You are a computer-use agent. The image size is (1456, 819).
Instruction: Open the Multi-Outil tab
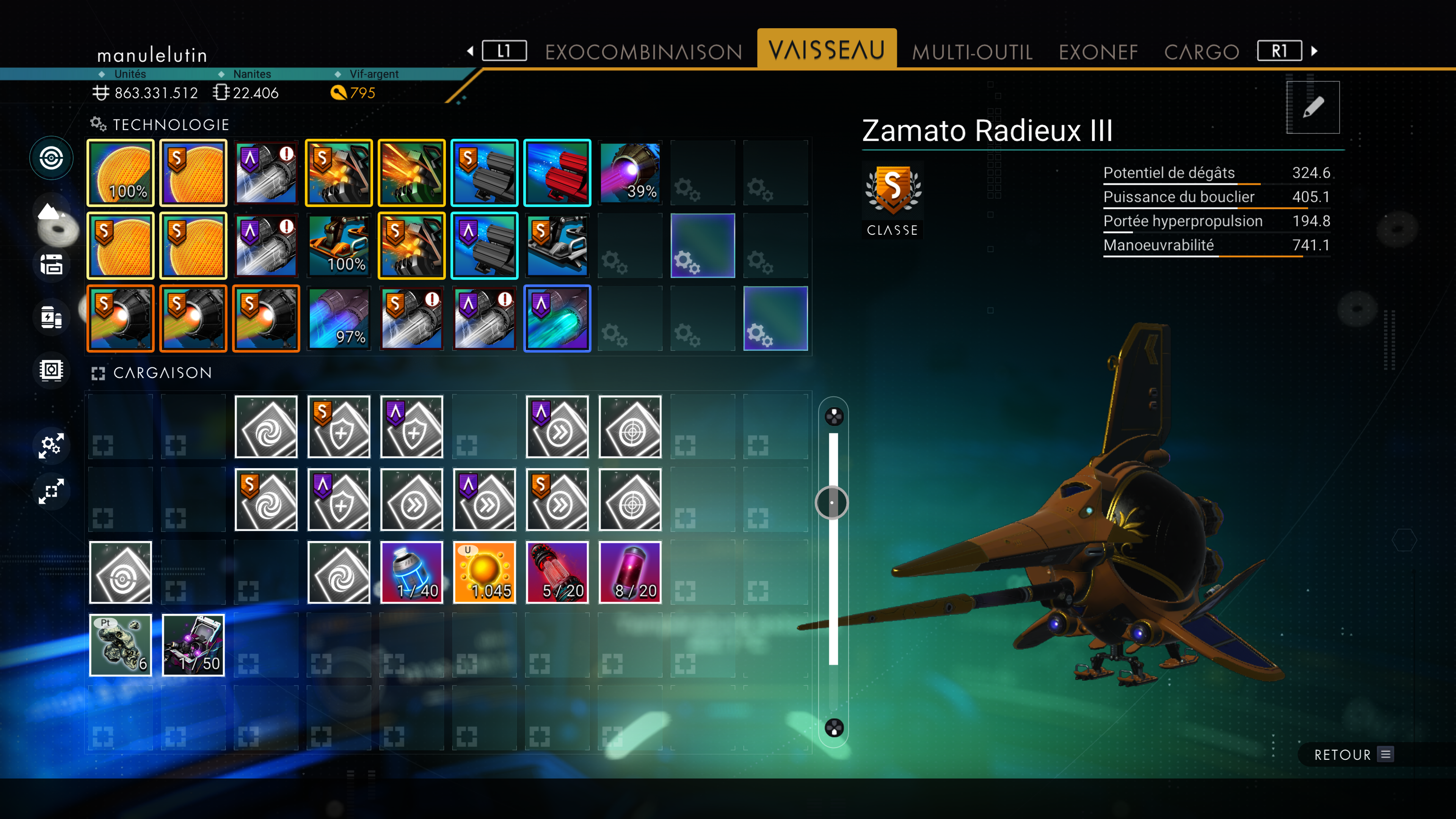(x=972, y=52)
